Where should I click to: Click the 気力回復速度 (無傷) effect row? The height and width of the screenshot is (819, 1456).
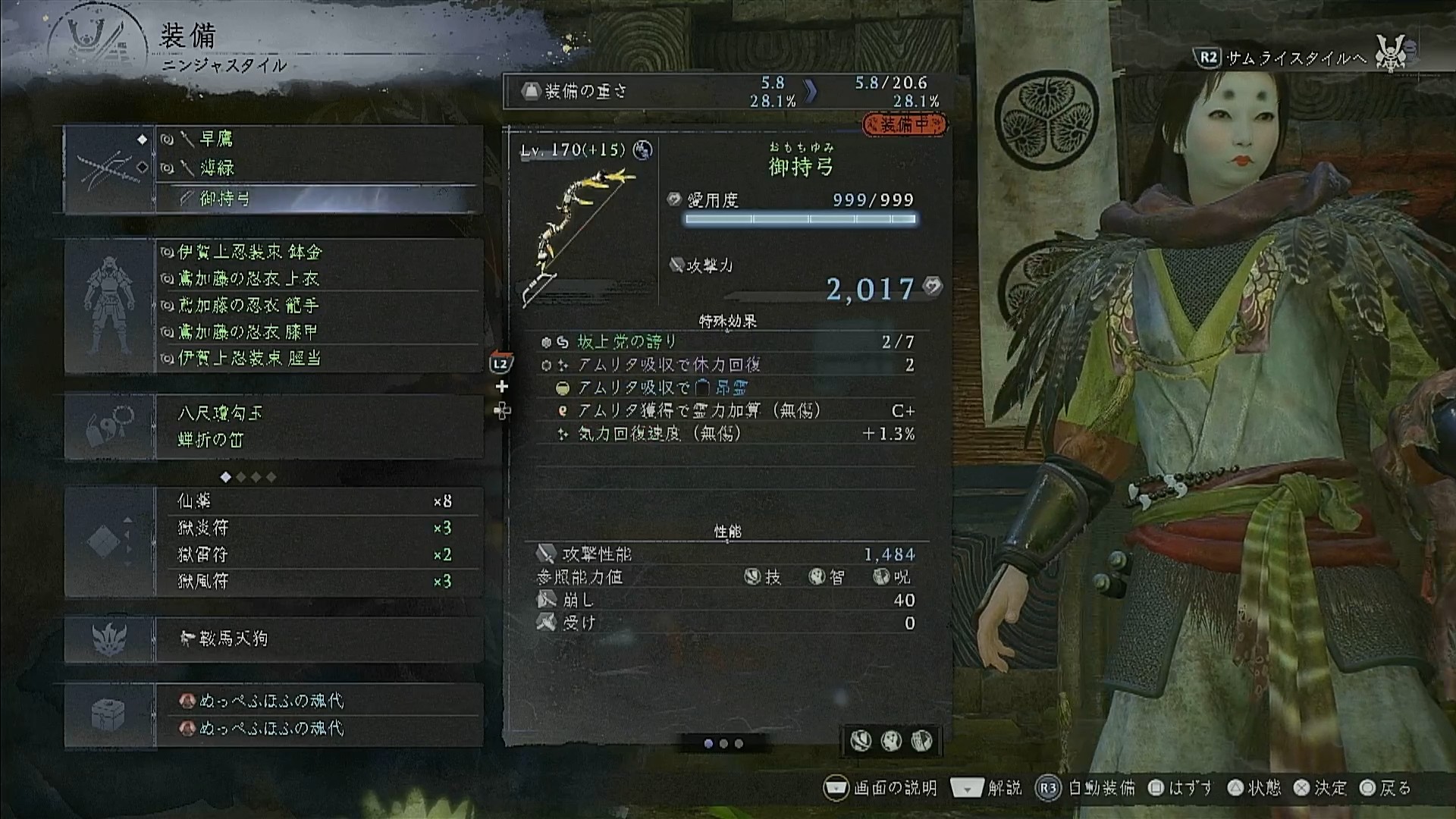726,434
